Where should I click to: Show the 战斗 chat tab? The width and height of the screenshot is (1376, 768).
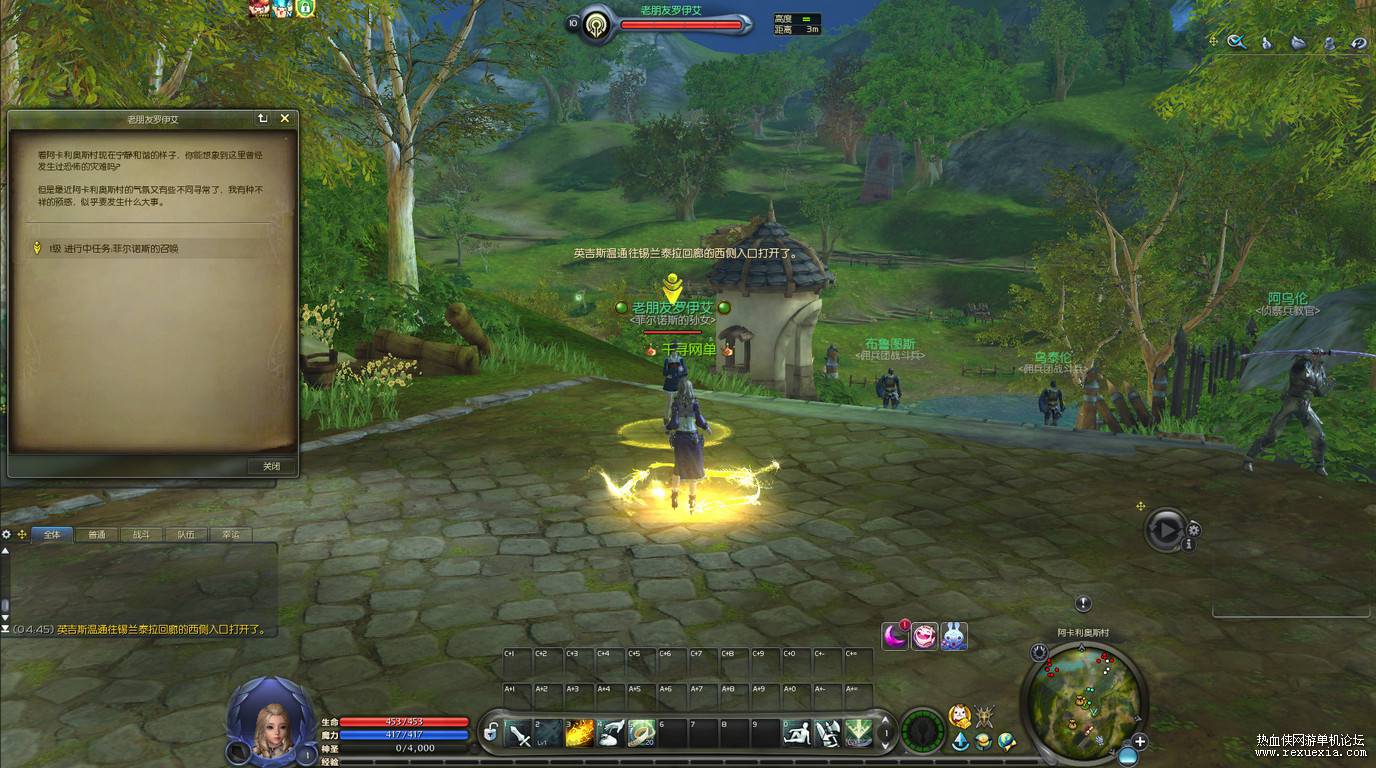(141, 534)
